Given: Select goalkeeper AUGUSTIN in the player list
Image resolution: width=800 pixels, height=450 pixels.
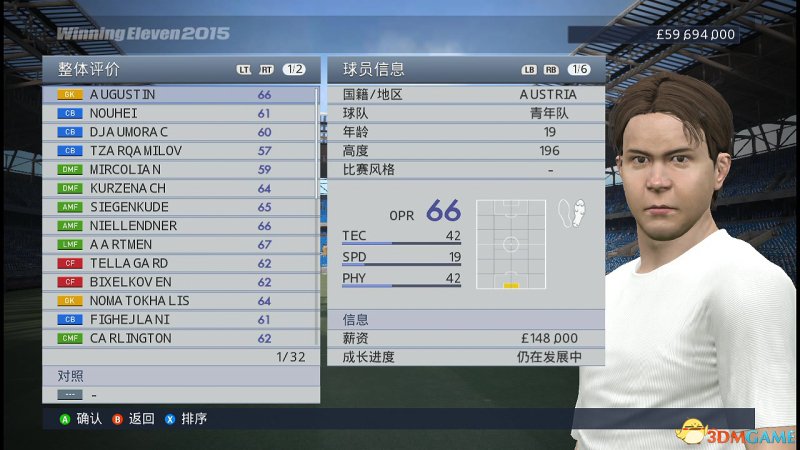Looking at the screenshot, I should coord(180,95).
